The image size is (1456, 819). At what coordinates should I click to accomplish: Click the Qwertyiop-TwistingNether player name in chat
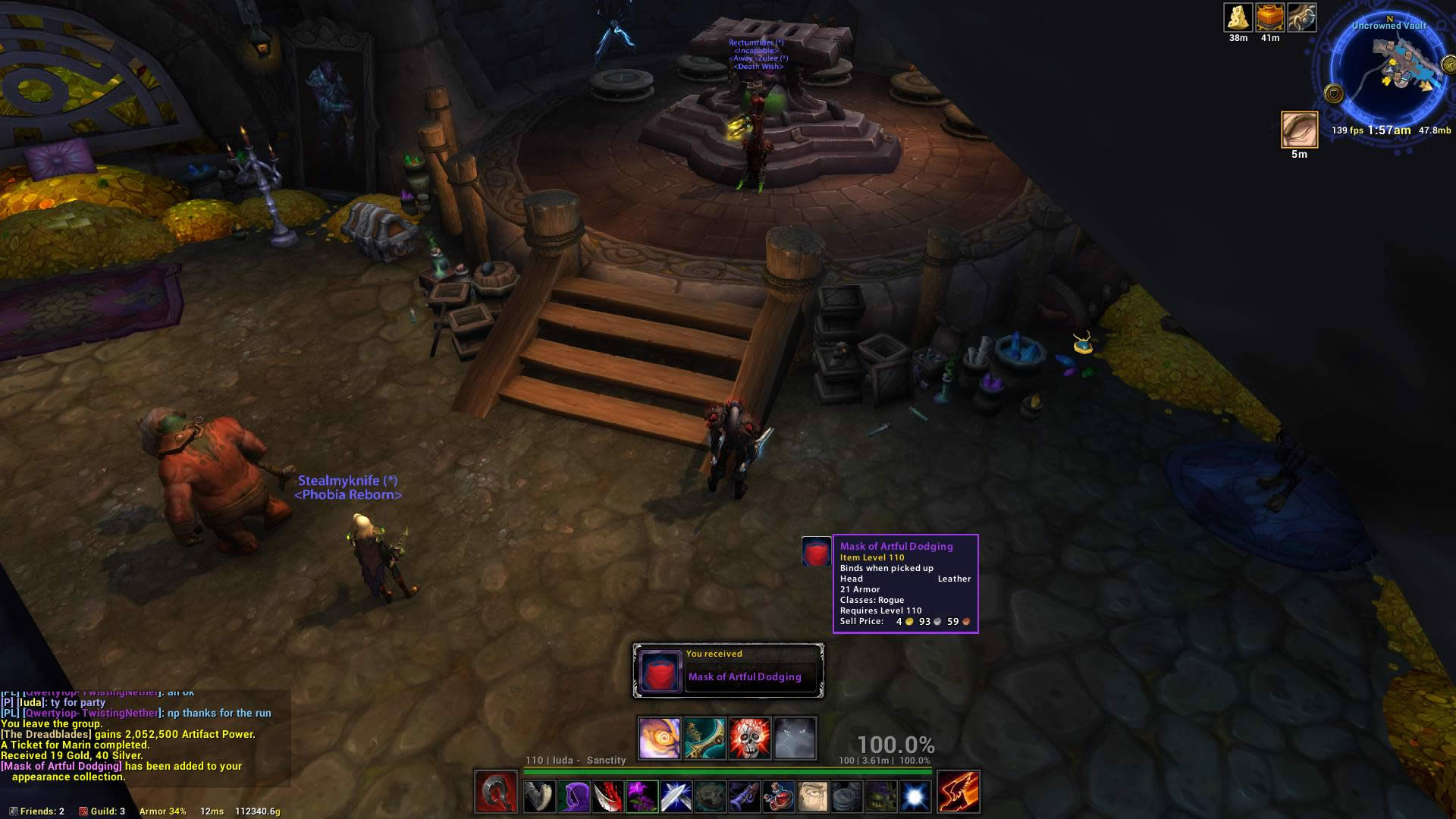[91, 713]
